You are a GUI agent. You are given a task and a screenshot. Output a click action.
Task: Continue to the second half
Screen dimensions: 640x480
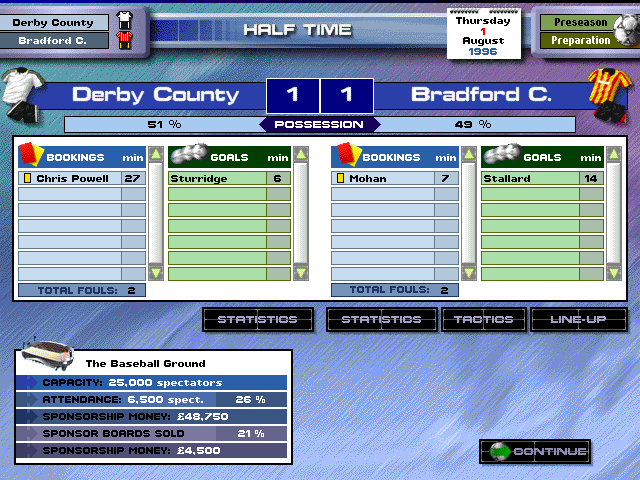[x=537, y=452]
